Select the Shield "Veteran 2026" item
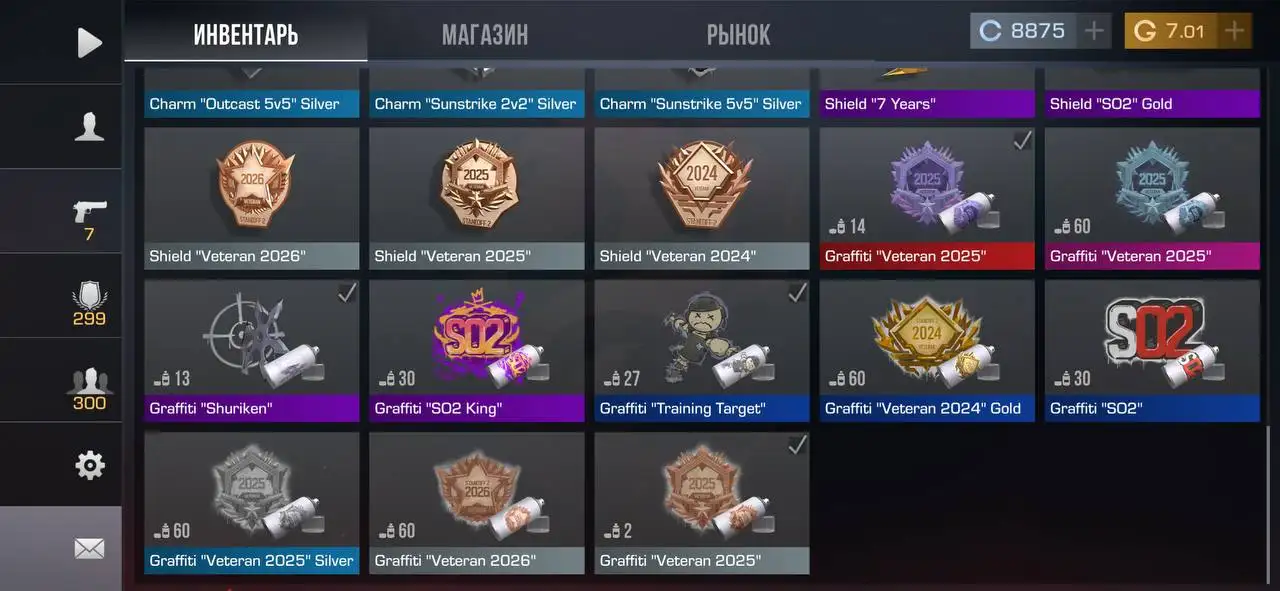Image resolution: width=1280 pixels, height=591 pixels. pyautogui.click(x=251, y=198)
